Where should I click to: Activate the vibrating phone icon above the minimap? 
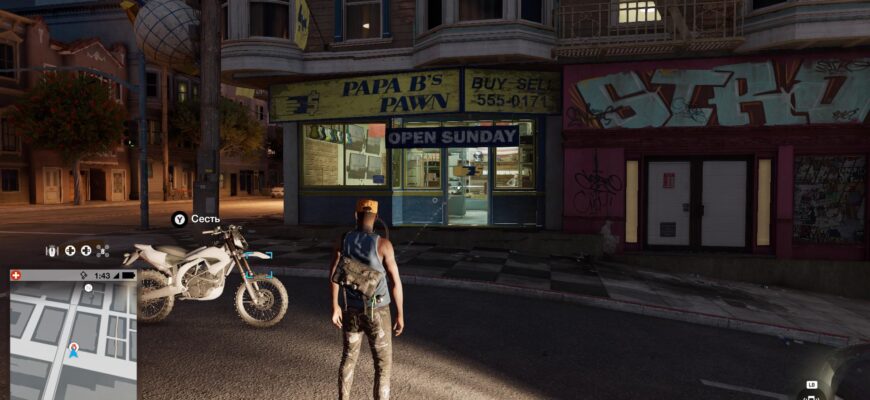tap(53, 251)
